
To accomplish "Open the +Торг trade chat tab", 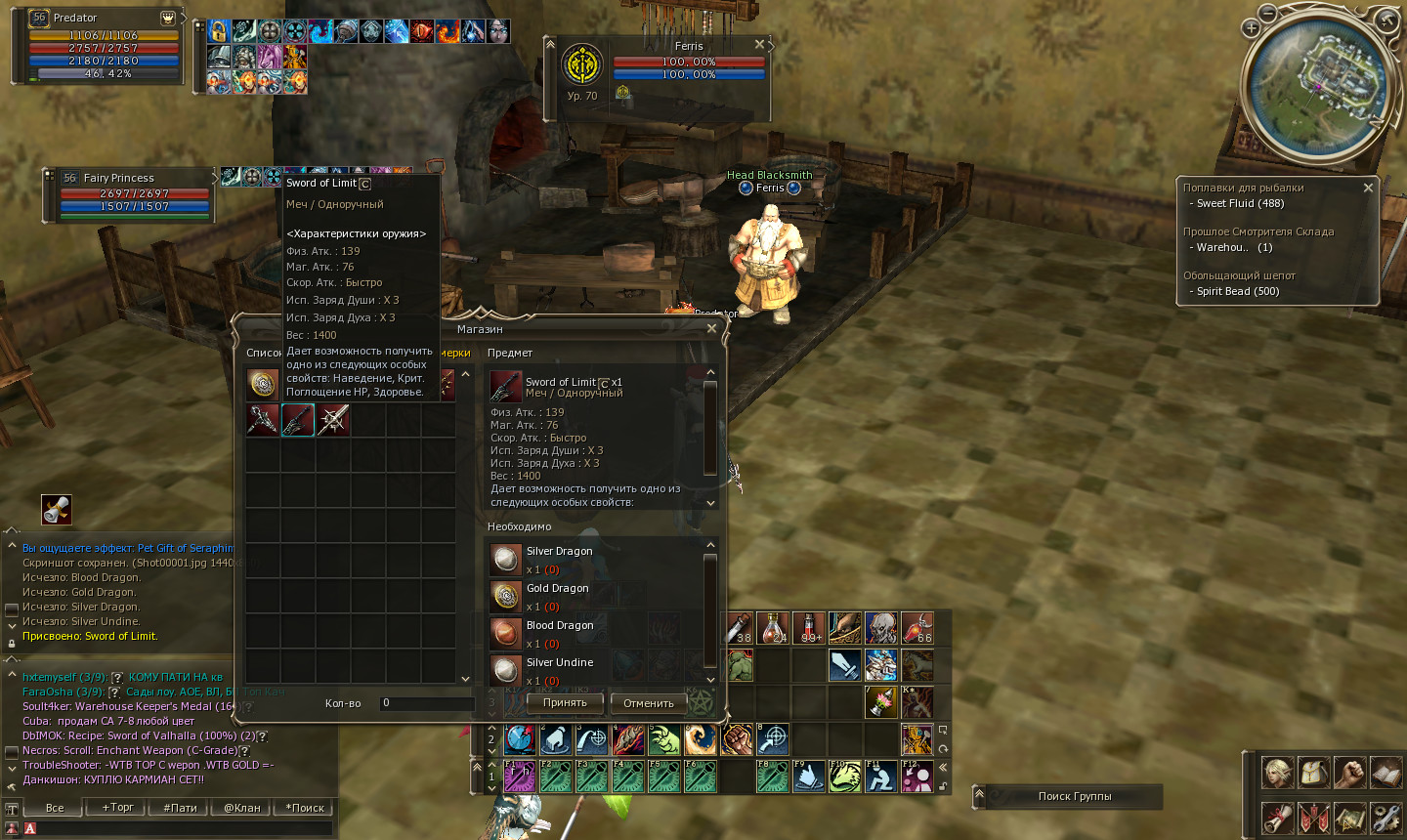I will [118, 808].
